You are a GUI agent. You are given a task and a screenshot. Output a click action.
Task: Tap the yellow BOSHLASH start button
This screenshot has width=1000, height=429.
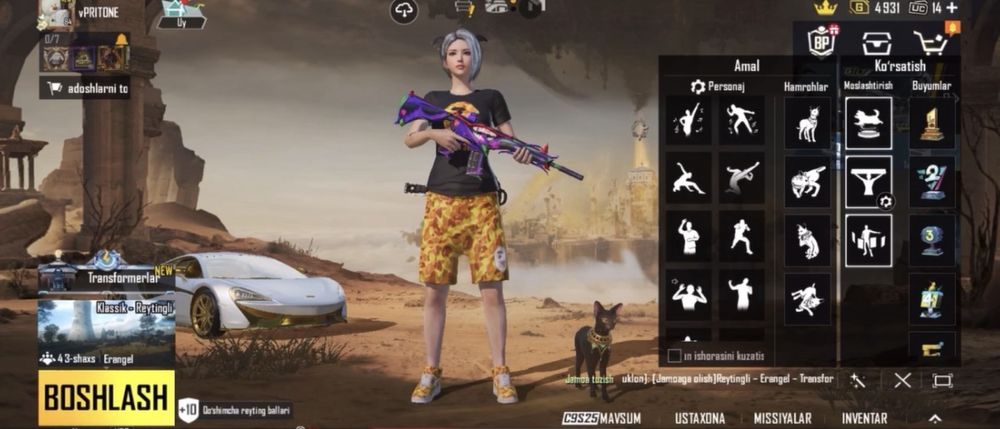[105, 398]
